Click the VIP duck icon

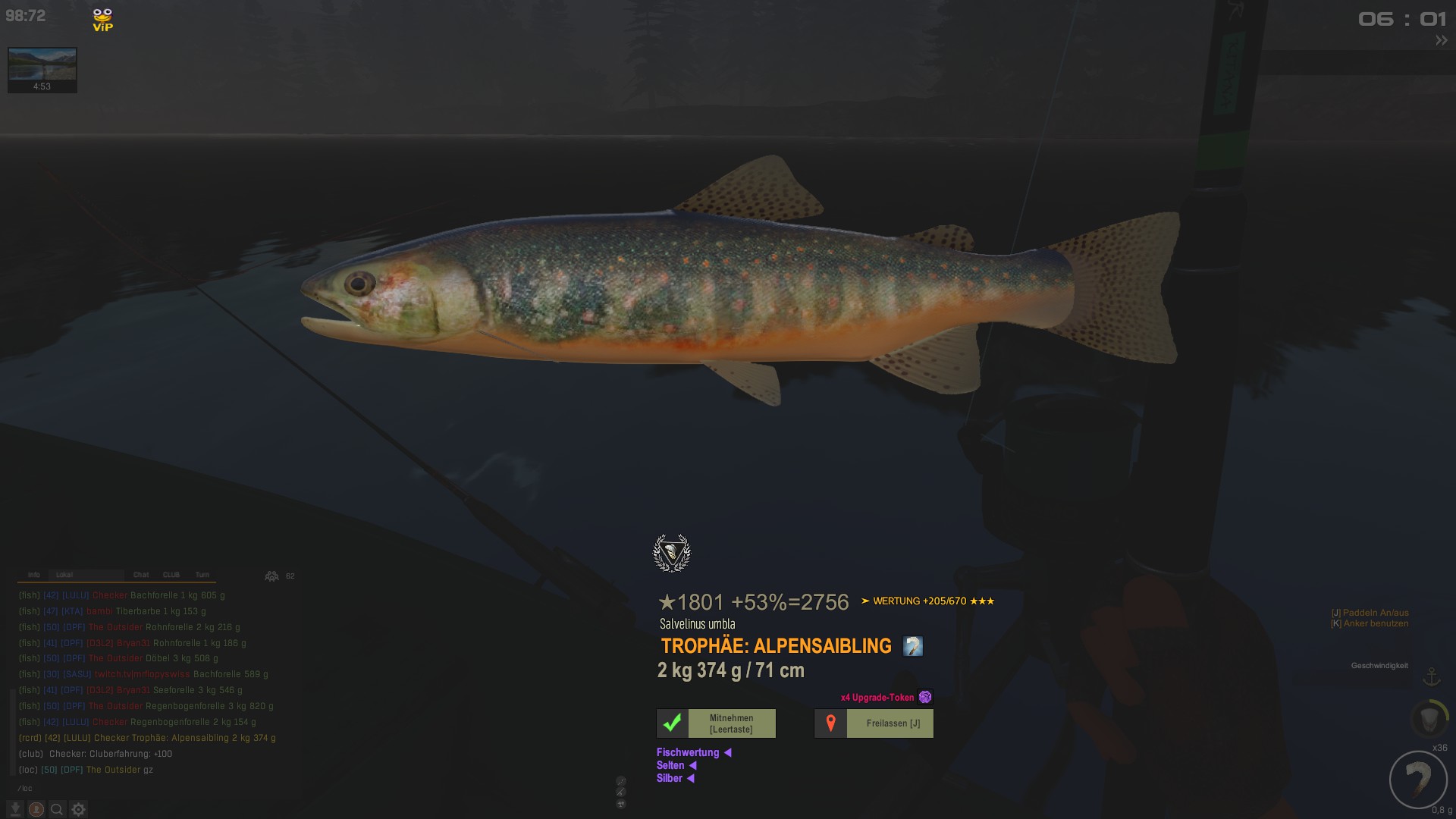pyautogui.click(x=102, y=20)
